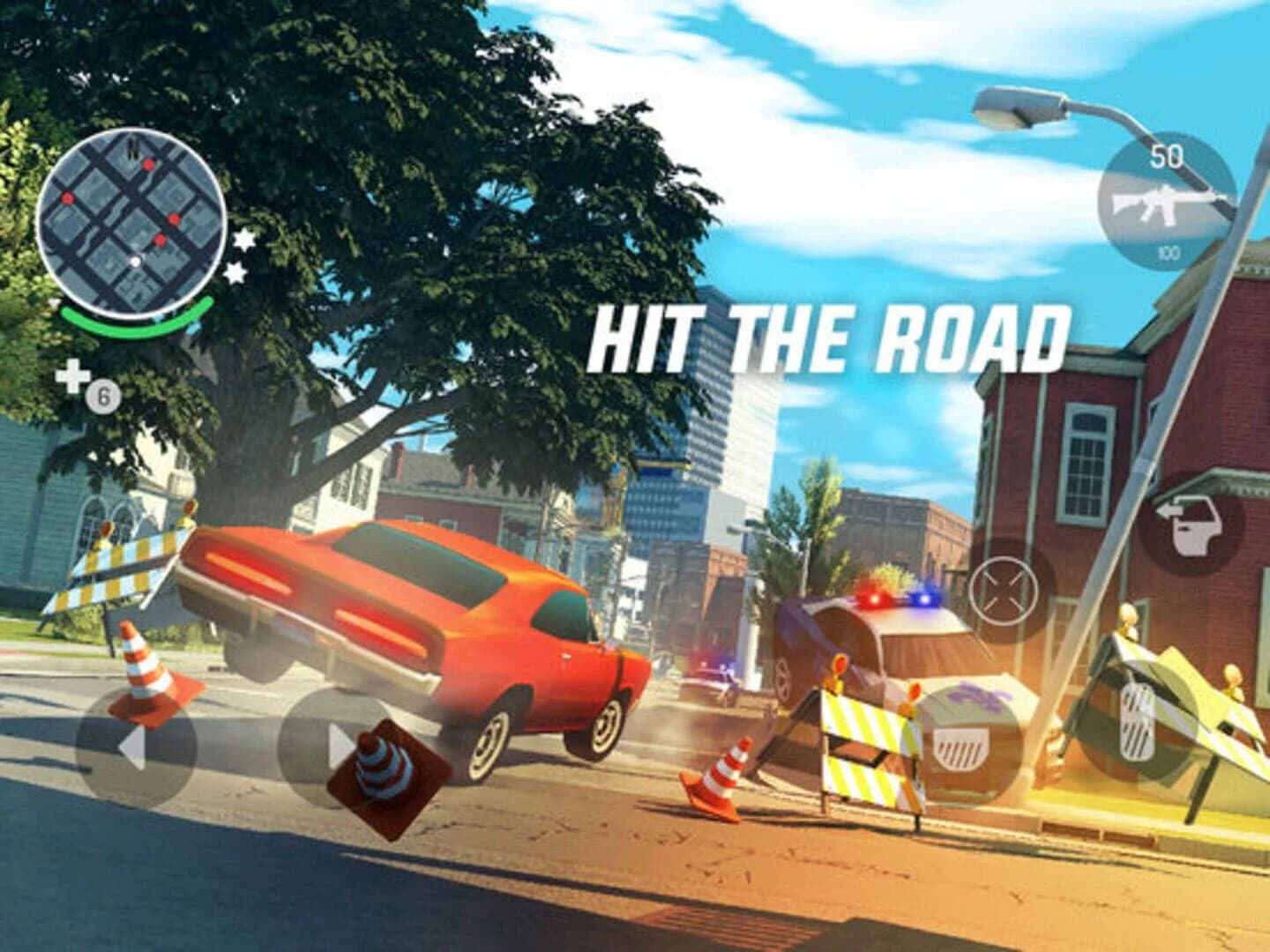The height and width of the screenshot is (952, 1270).
Task: Click the player dot on the minimap
Action: click(x=137, y=261)
